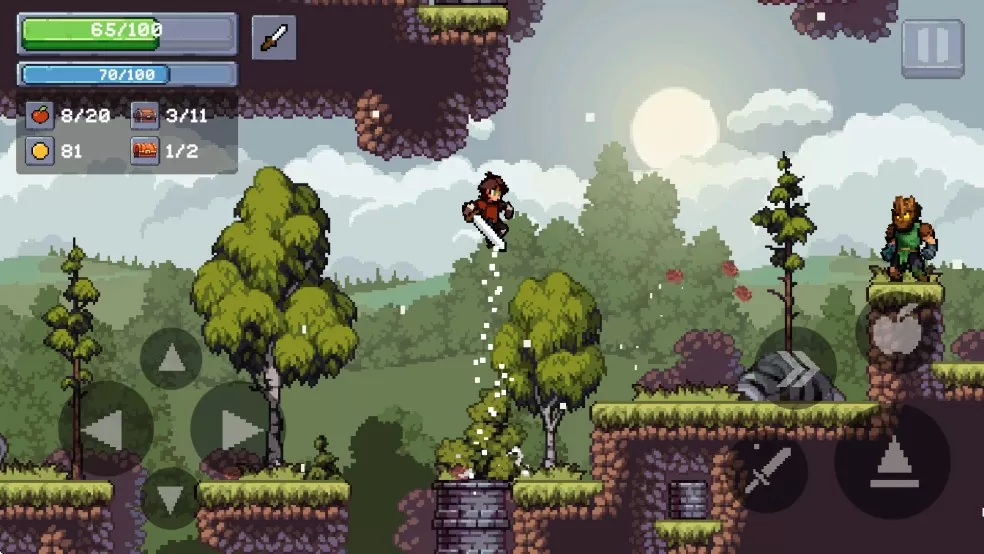Tap the up arrow on the D-pad
Viewport: 984px width, 554px height.
pyautogui.click(x=171, y=358)
